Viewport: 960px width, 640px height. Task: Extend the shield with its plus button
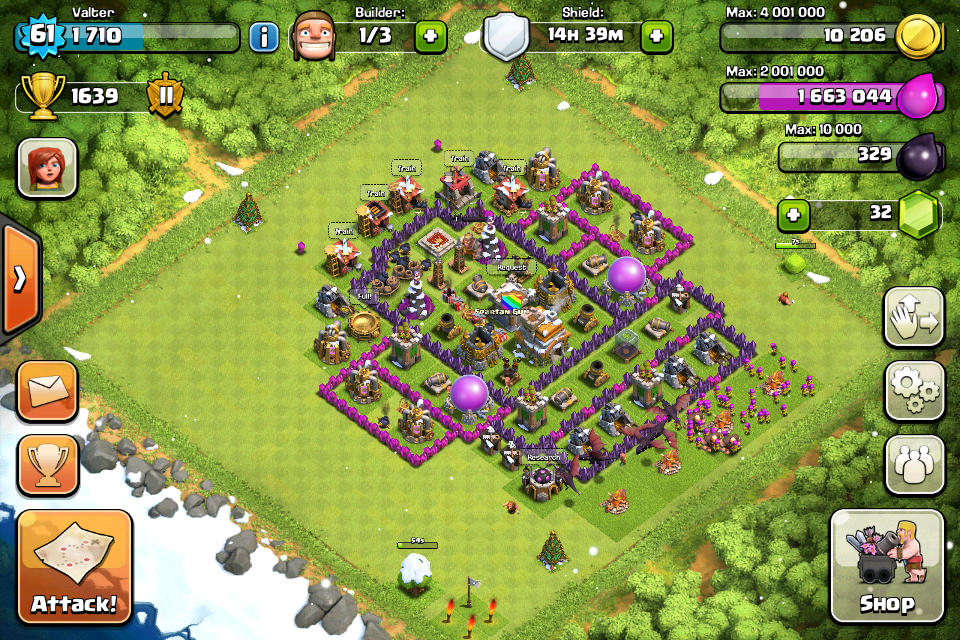coord(657,37)
